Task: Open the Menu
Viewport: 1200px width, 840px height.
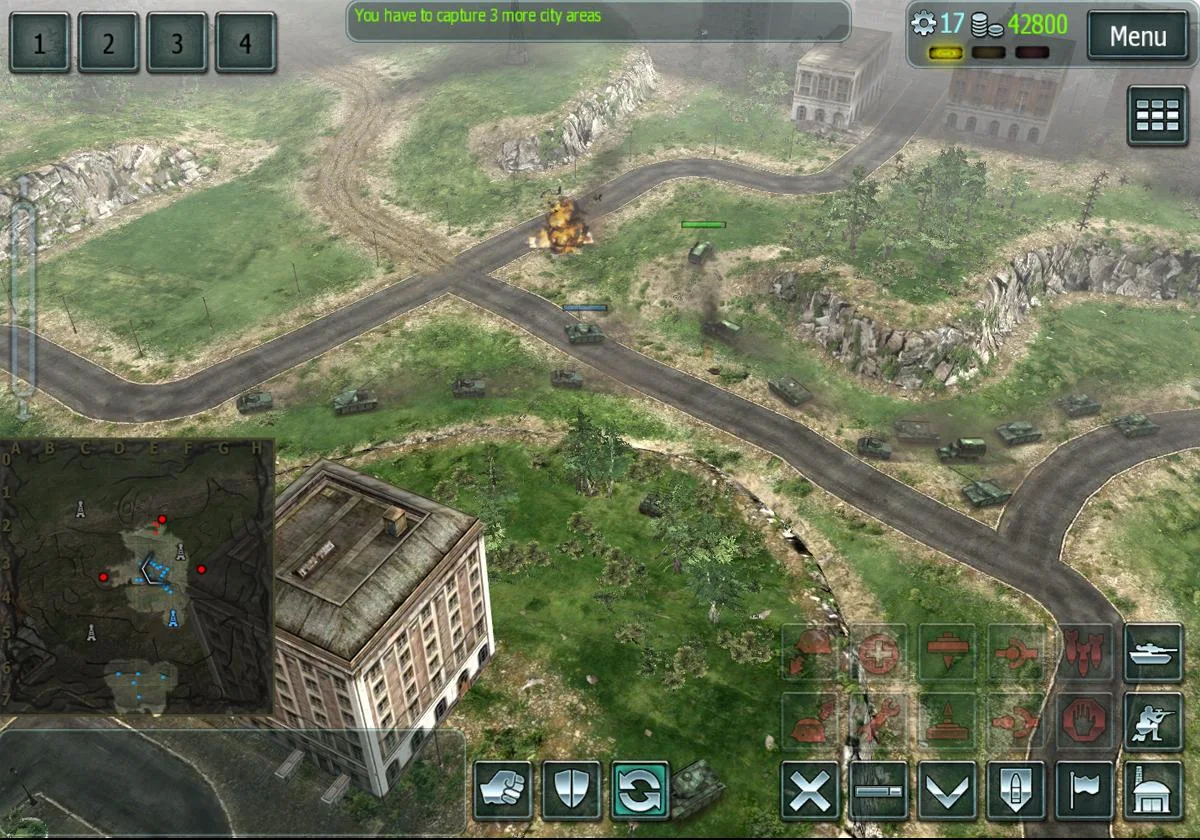Action: coord(1137,37)
